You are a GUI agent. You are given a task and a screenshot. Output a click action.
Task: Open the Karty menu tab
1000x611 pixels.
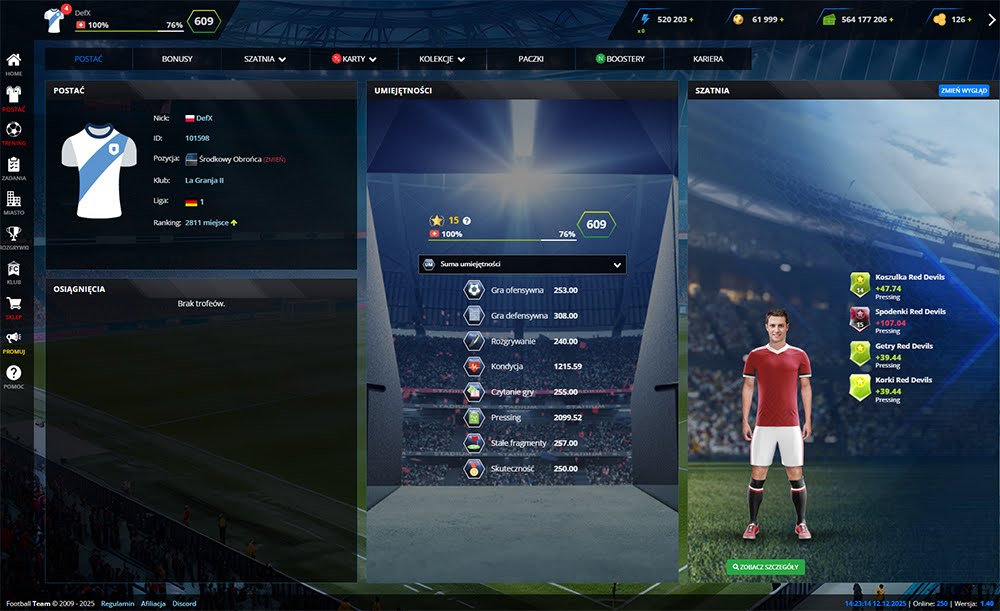pos(353,59)
